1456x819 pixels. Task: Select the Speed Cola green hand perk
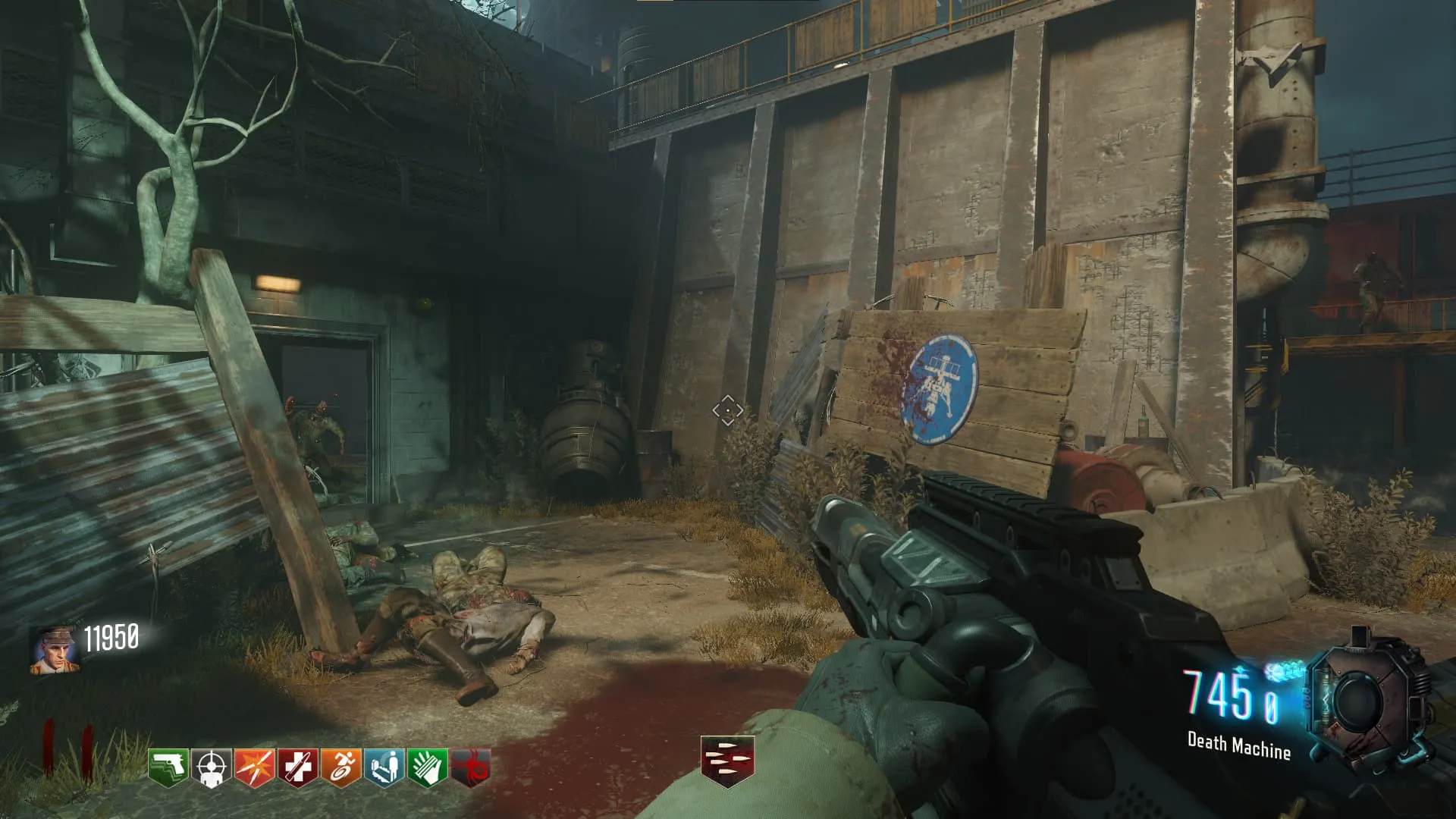point(428,767)
